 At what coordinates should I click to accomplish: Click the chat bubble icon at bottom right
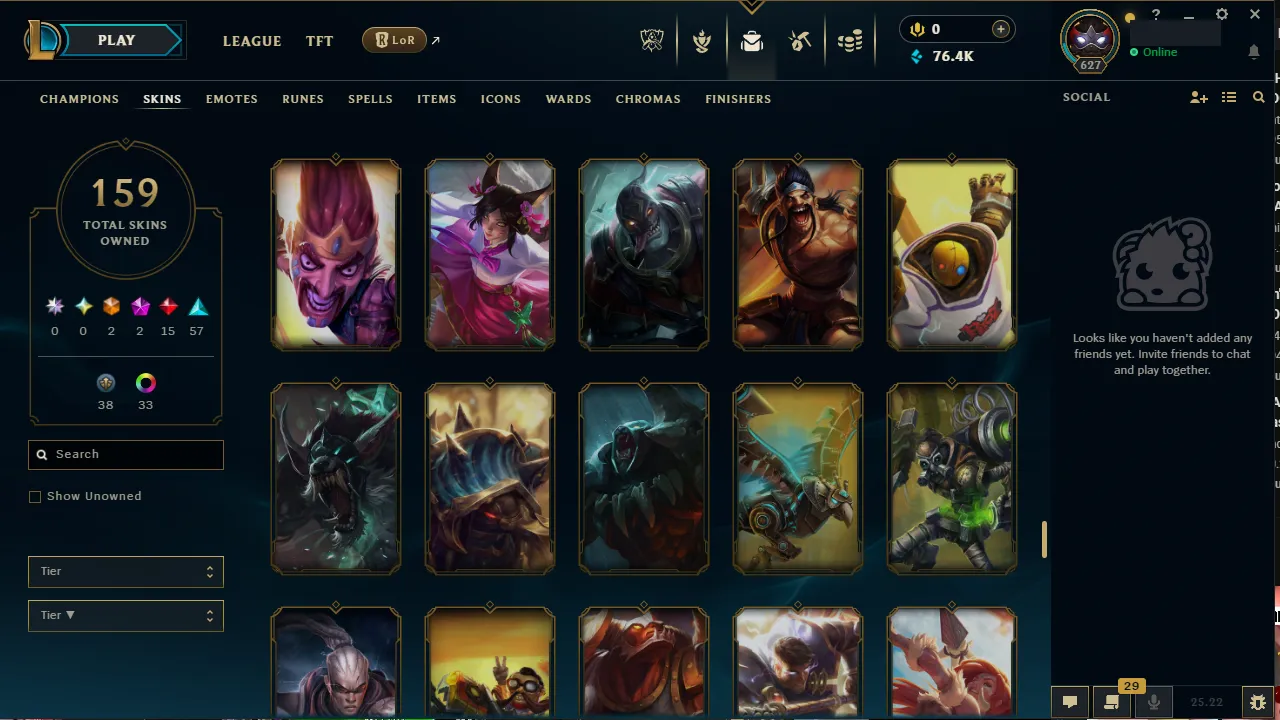tap(1069, 702)
